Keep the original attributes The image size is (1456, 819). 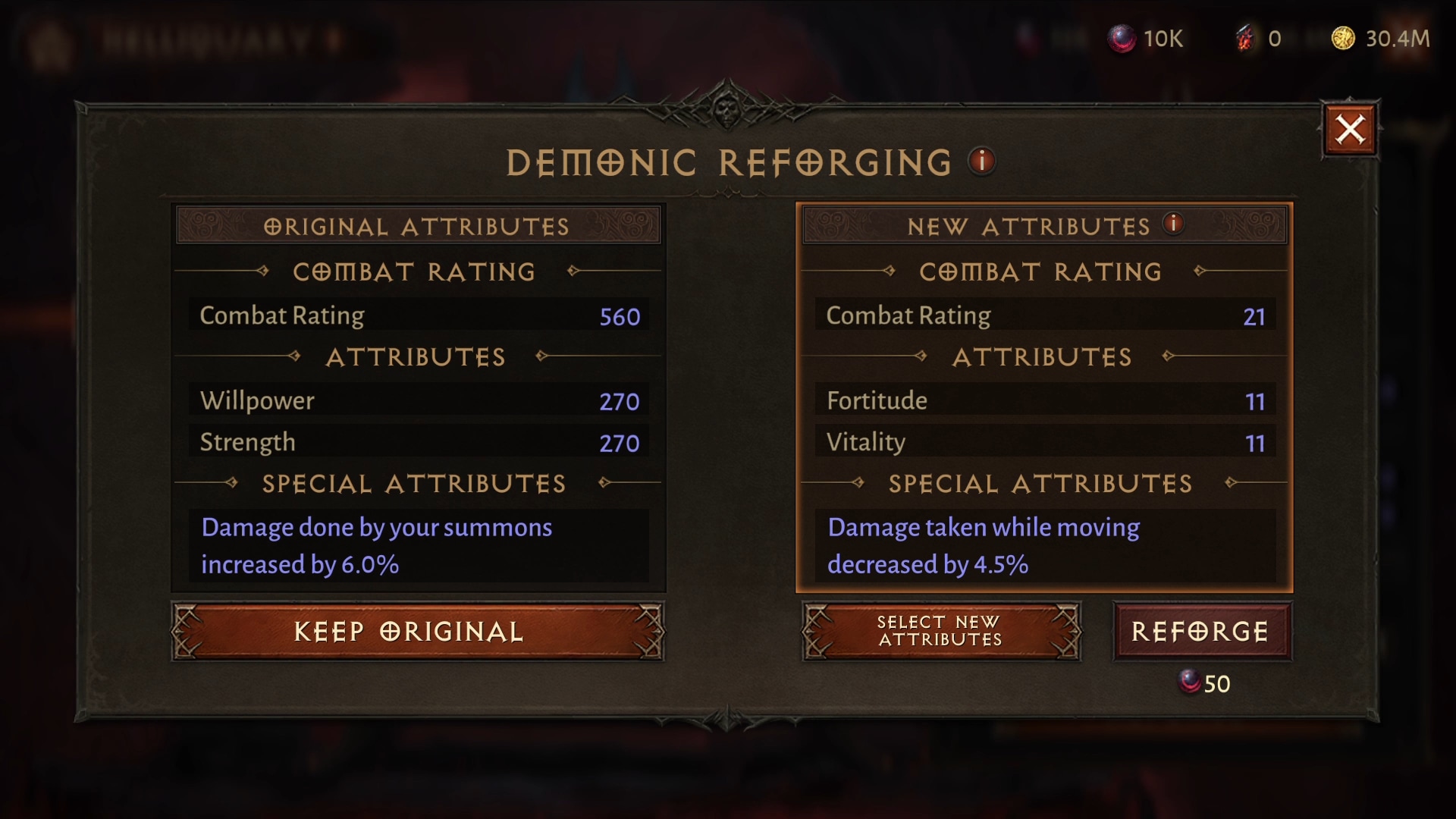(418, 632)
